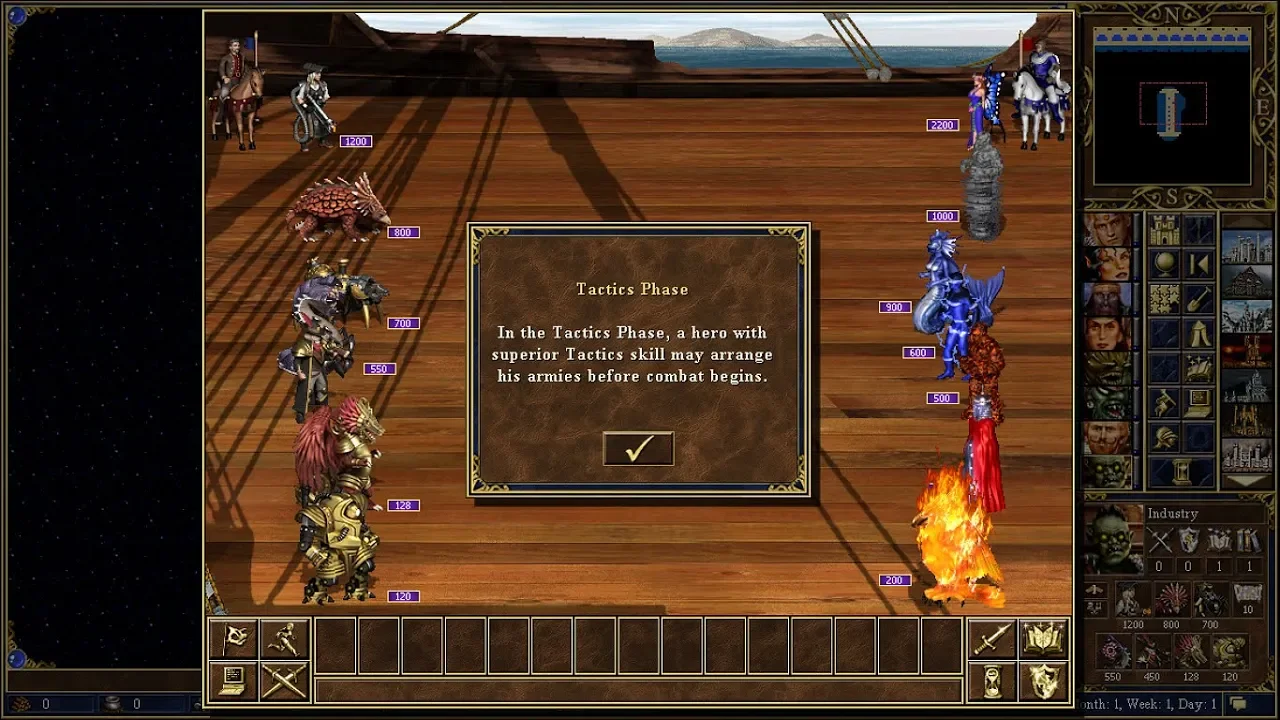Click the tent button in side panel

pos(1198,333)
